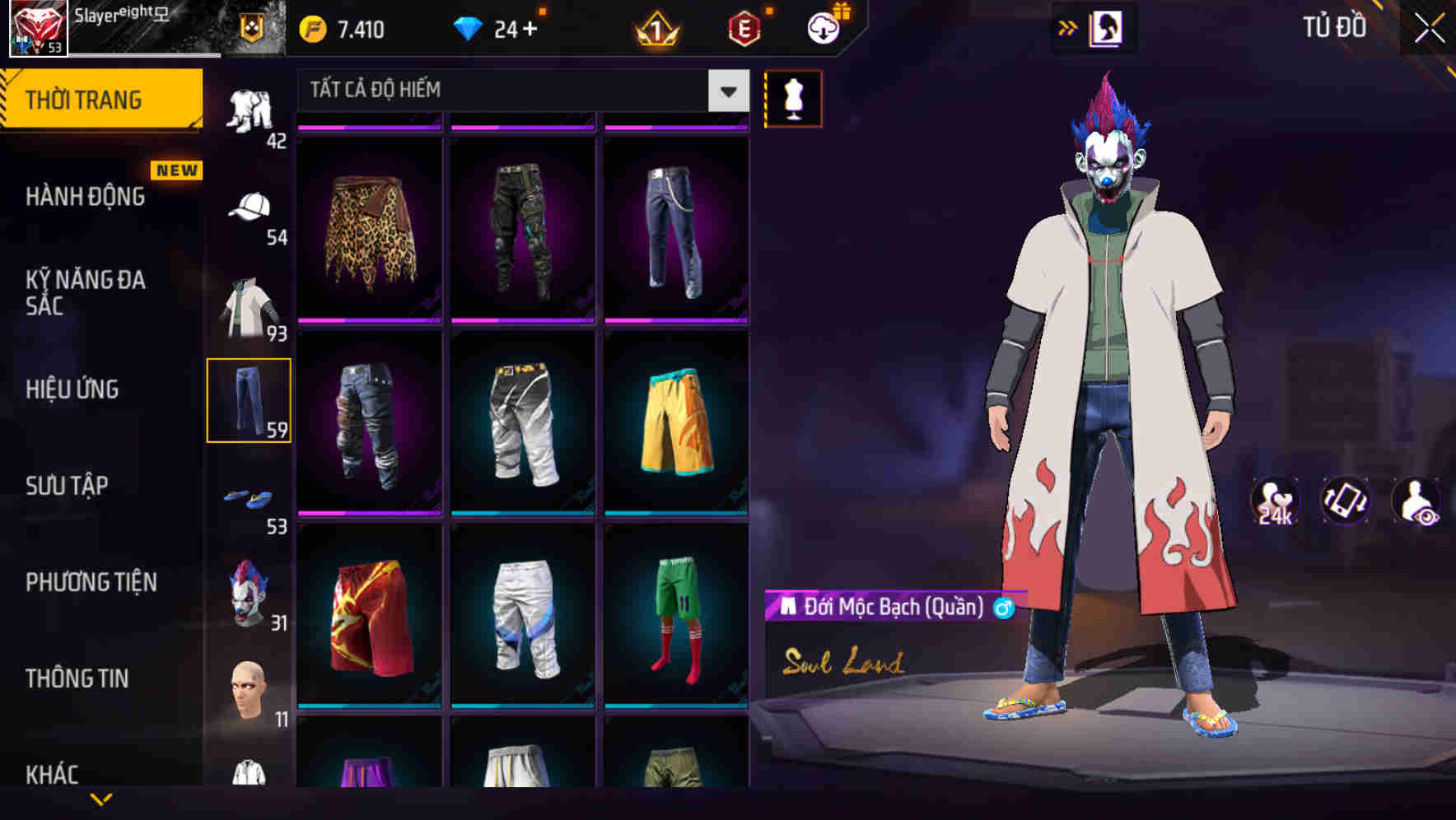
Task: Click the double arrow chevron near top right
Action: pyautogui.click(x=1068, y=27)
